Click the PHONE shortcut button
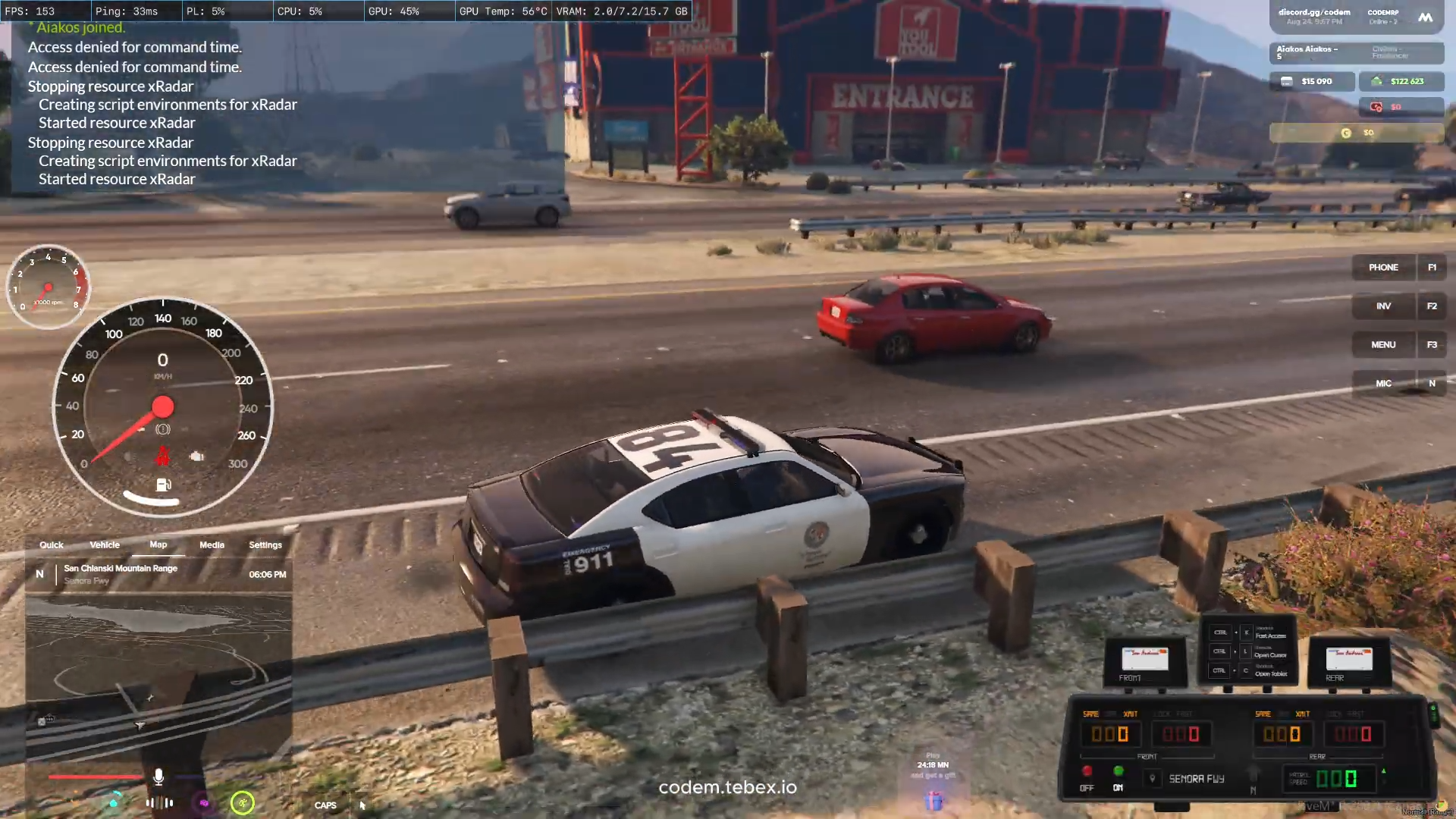 1383,268
